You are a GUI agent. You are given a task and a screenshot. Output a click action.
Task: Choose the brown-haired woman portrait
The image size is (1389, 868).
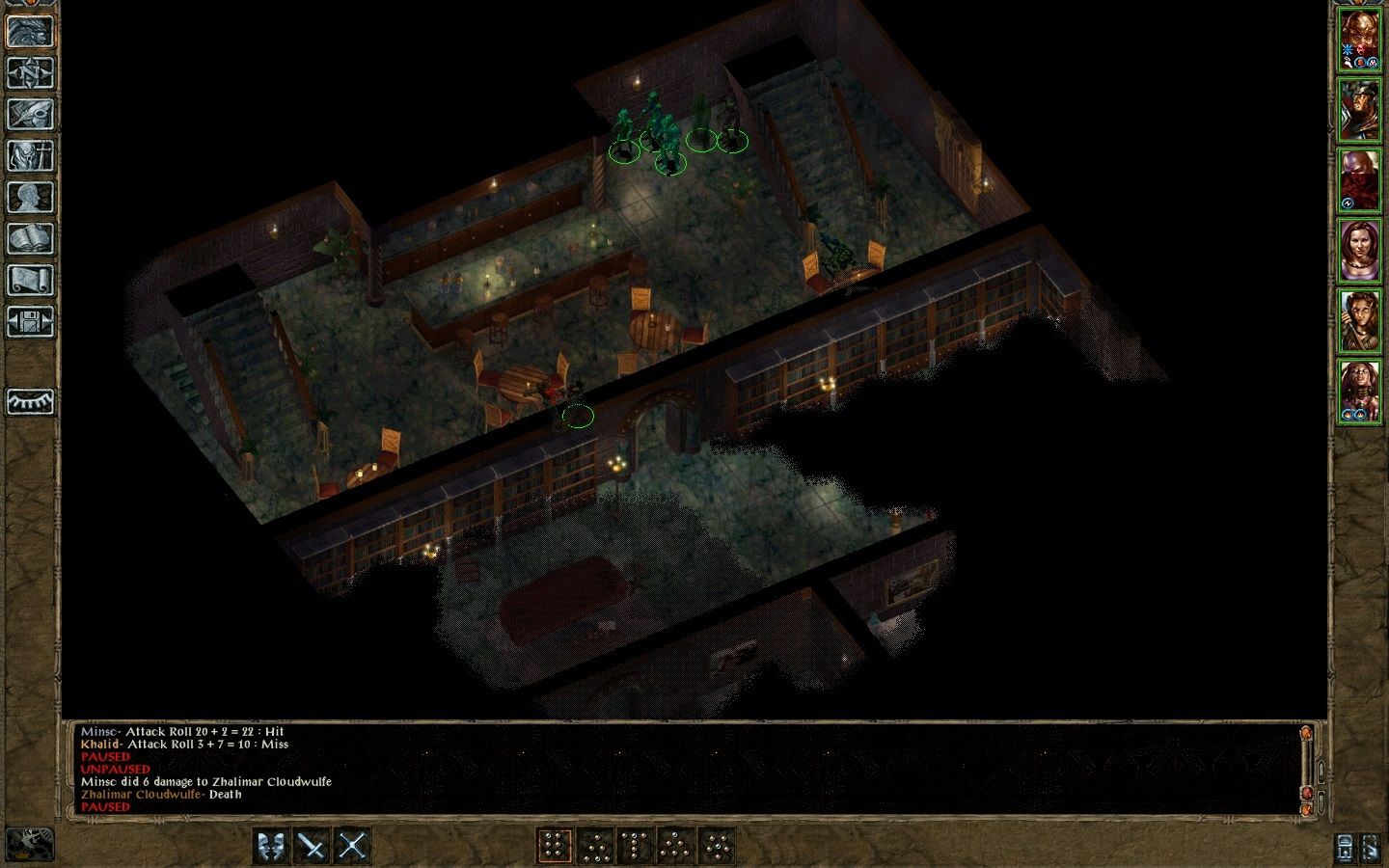tap(1359, 251)
